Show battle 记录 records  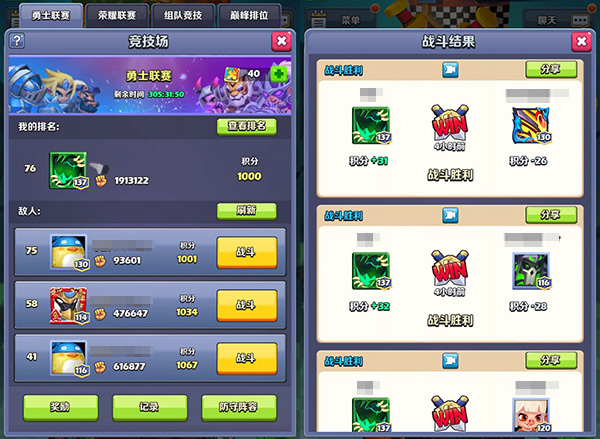150,406
